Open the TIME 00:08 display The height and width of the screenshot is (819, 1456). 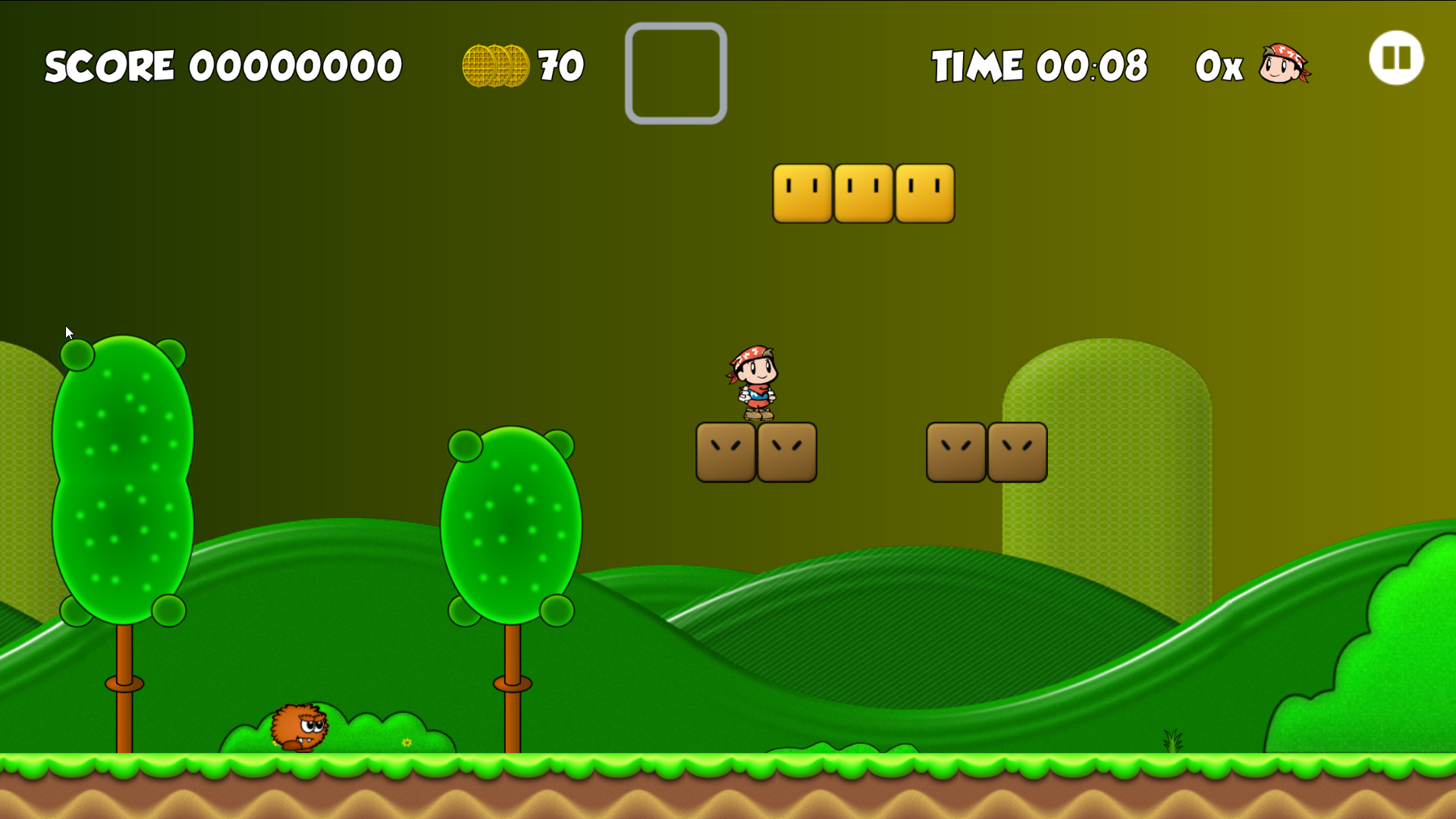click(x=1039, y=66)
